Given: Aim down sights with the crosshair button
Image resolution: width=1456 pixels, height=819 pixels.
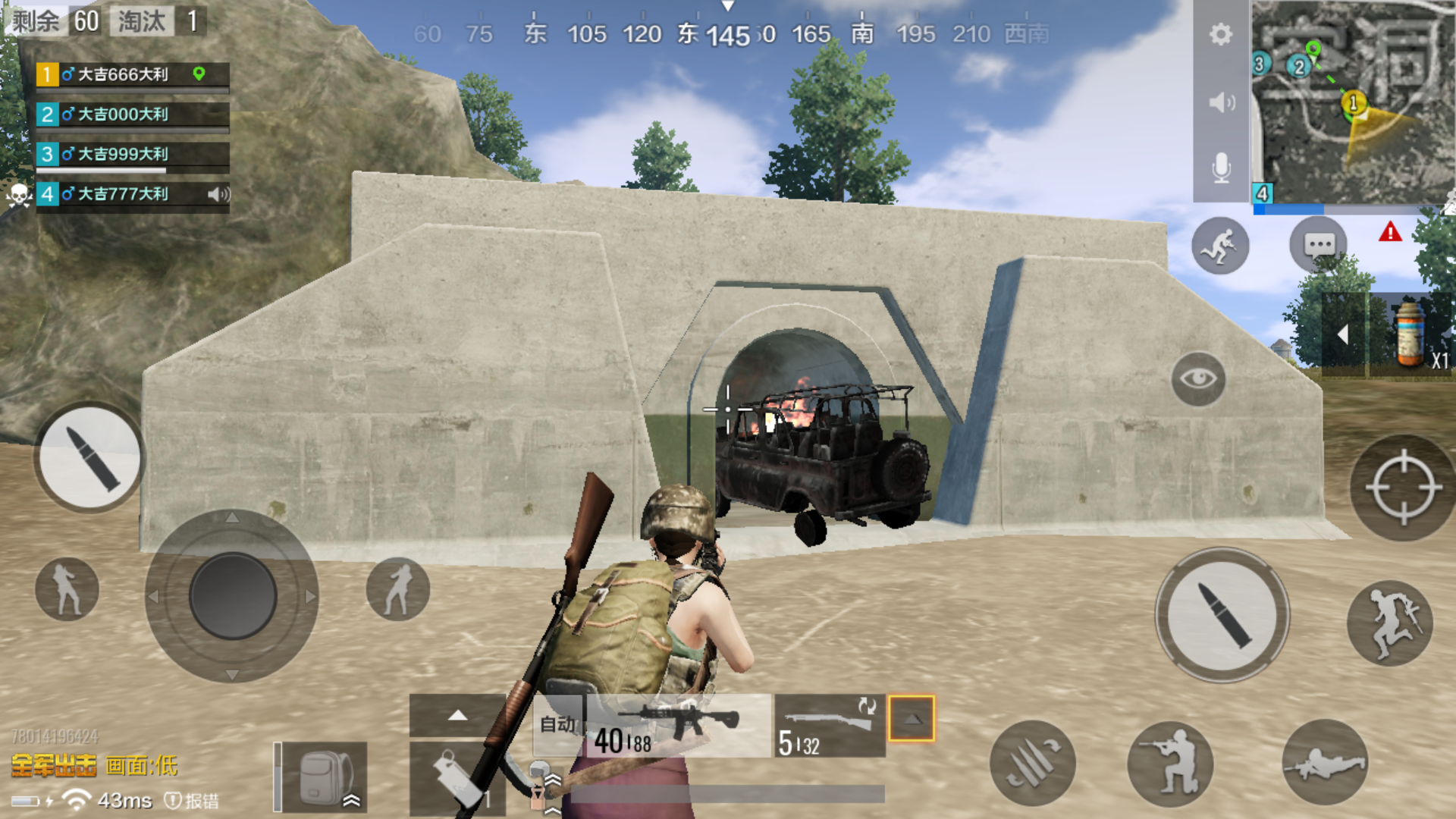Looking at the screenshot, I should (1402, 488).
